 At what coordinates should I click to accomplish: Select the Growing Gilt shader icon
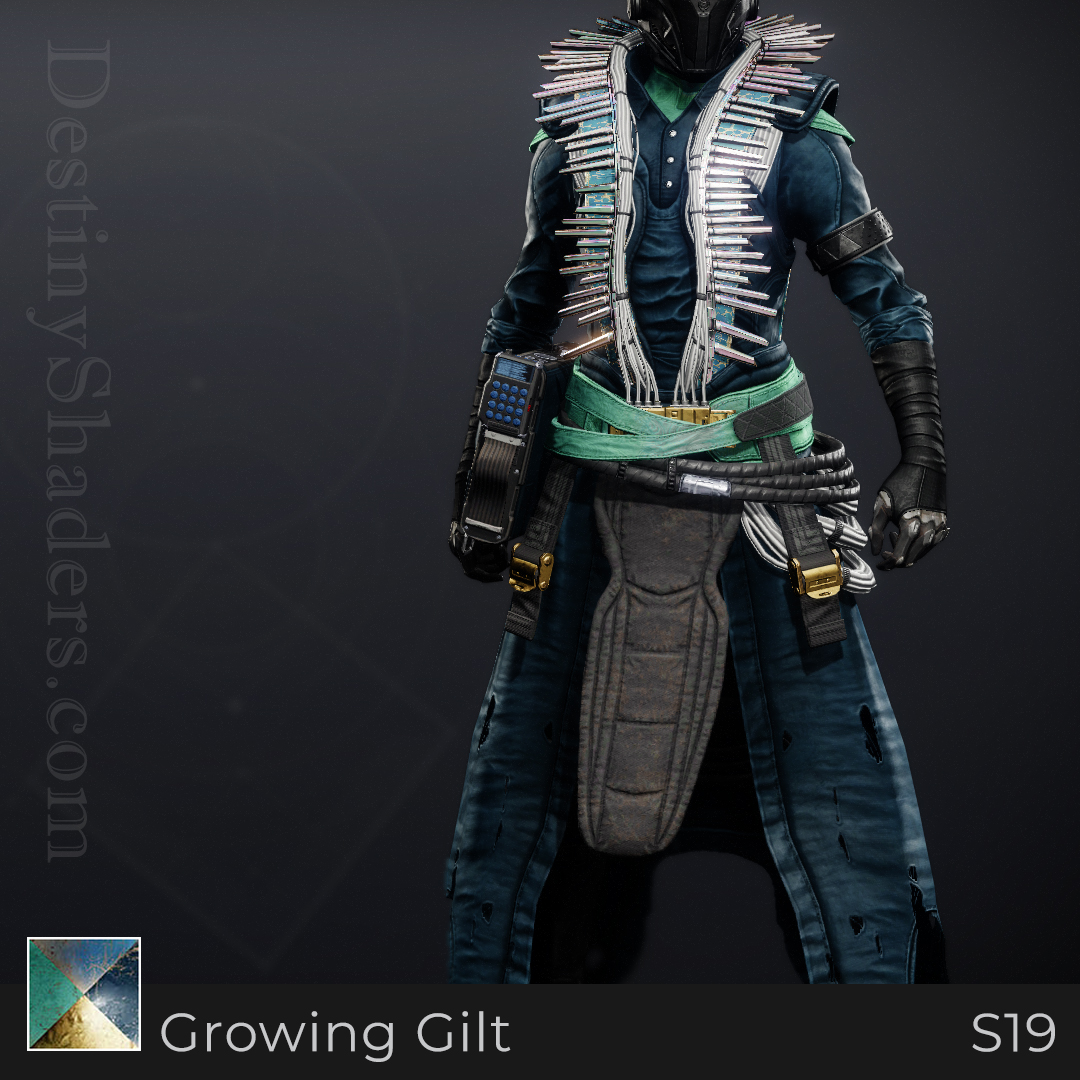click(x=84, y=993)
